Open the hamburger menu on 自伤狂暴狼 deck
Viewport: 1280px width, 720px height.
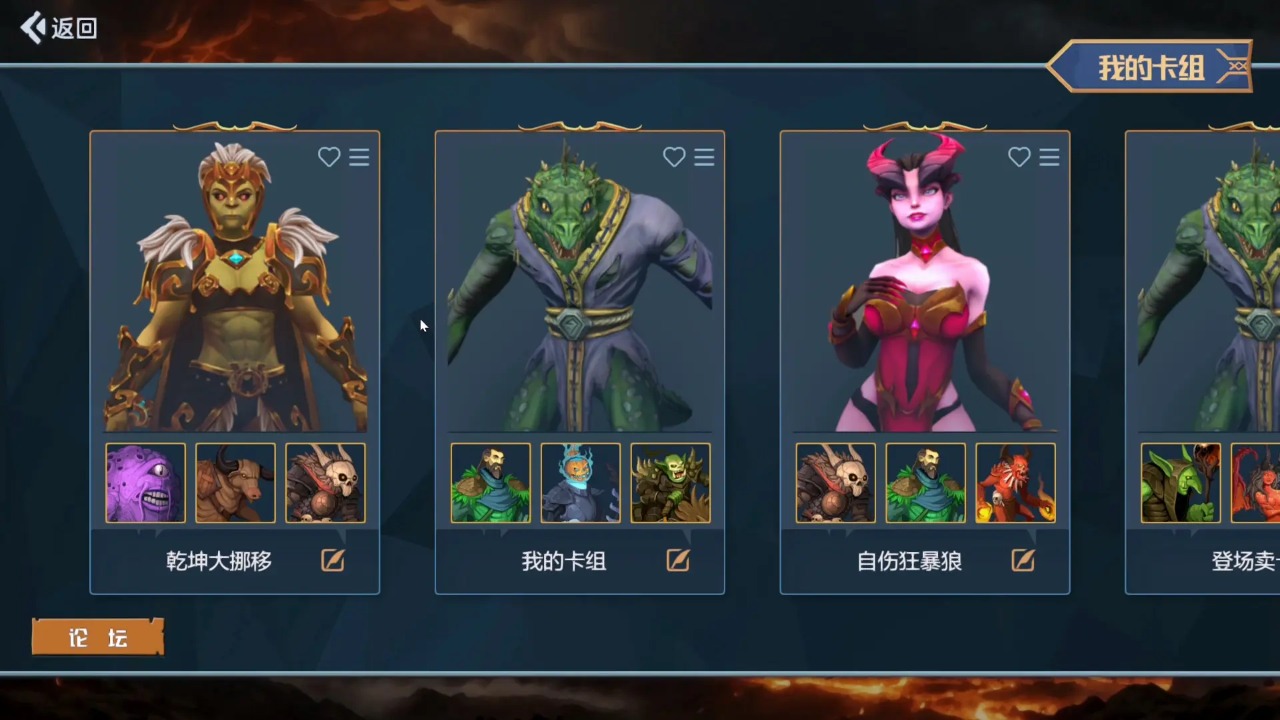pos(1049,157)
